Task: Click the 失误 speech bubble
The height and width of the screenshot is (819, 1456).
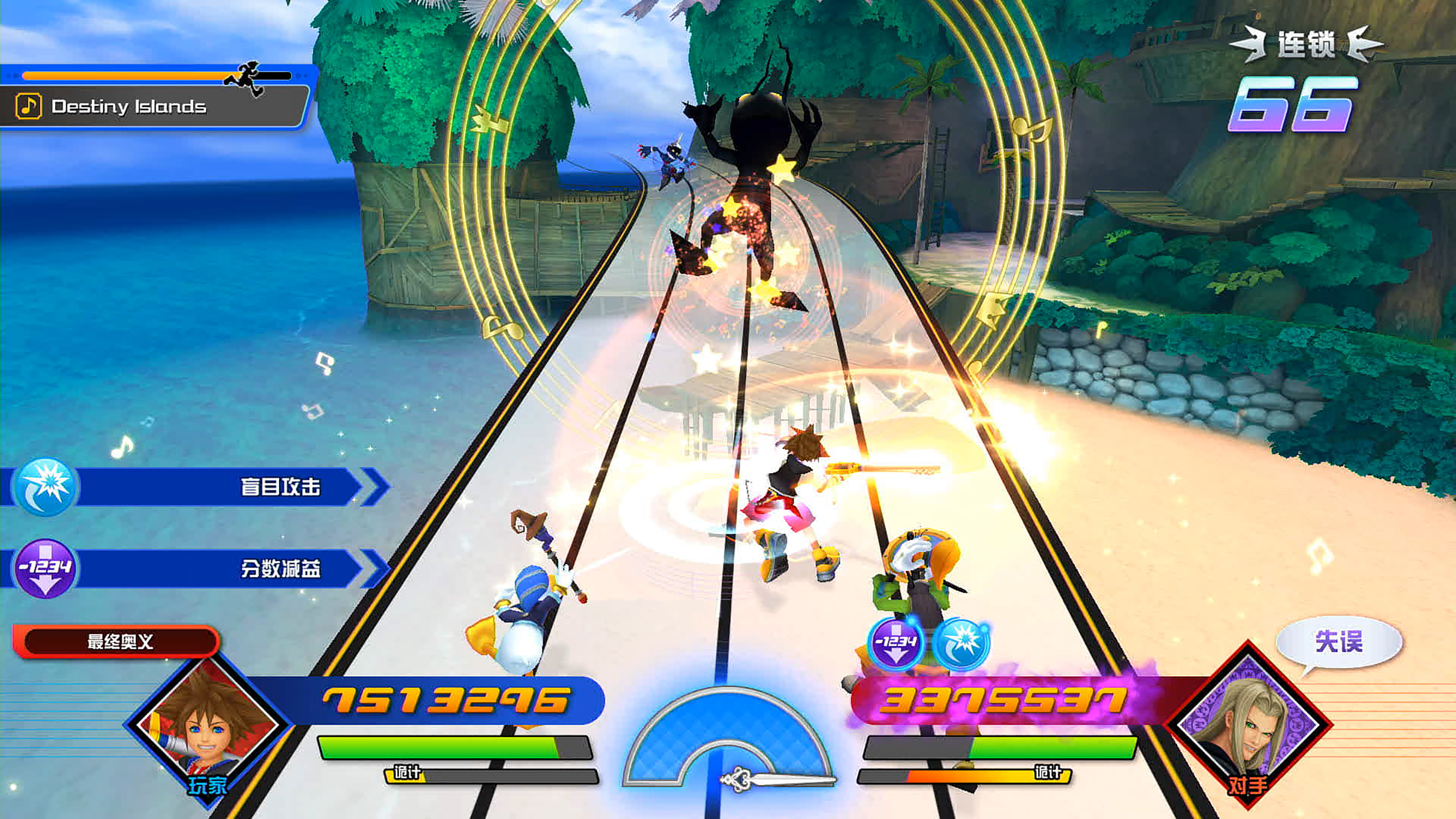Action: coord(1338,642)
